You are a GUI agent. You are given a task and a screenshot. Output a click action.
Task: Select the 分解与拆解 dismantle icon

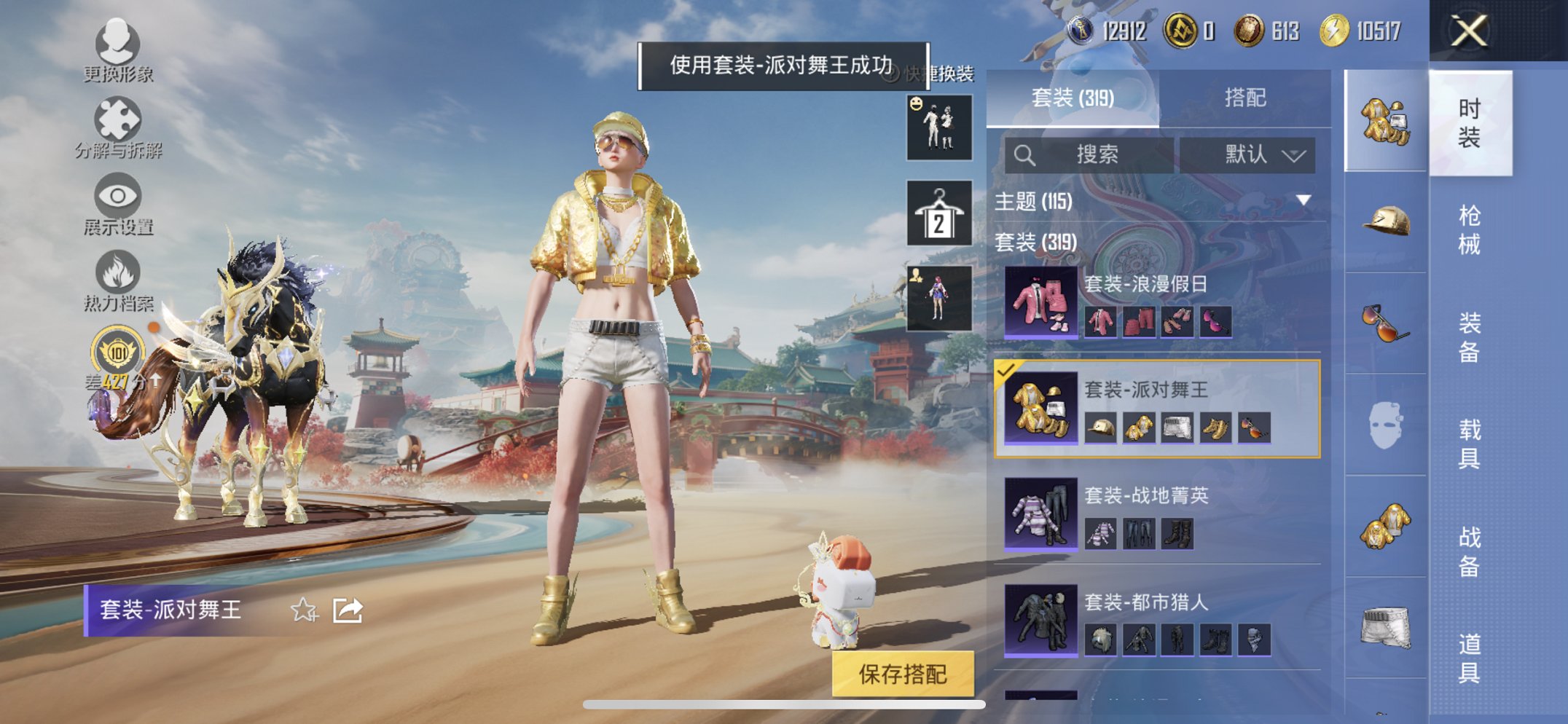[119, 118]
